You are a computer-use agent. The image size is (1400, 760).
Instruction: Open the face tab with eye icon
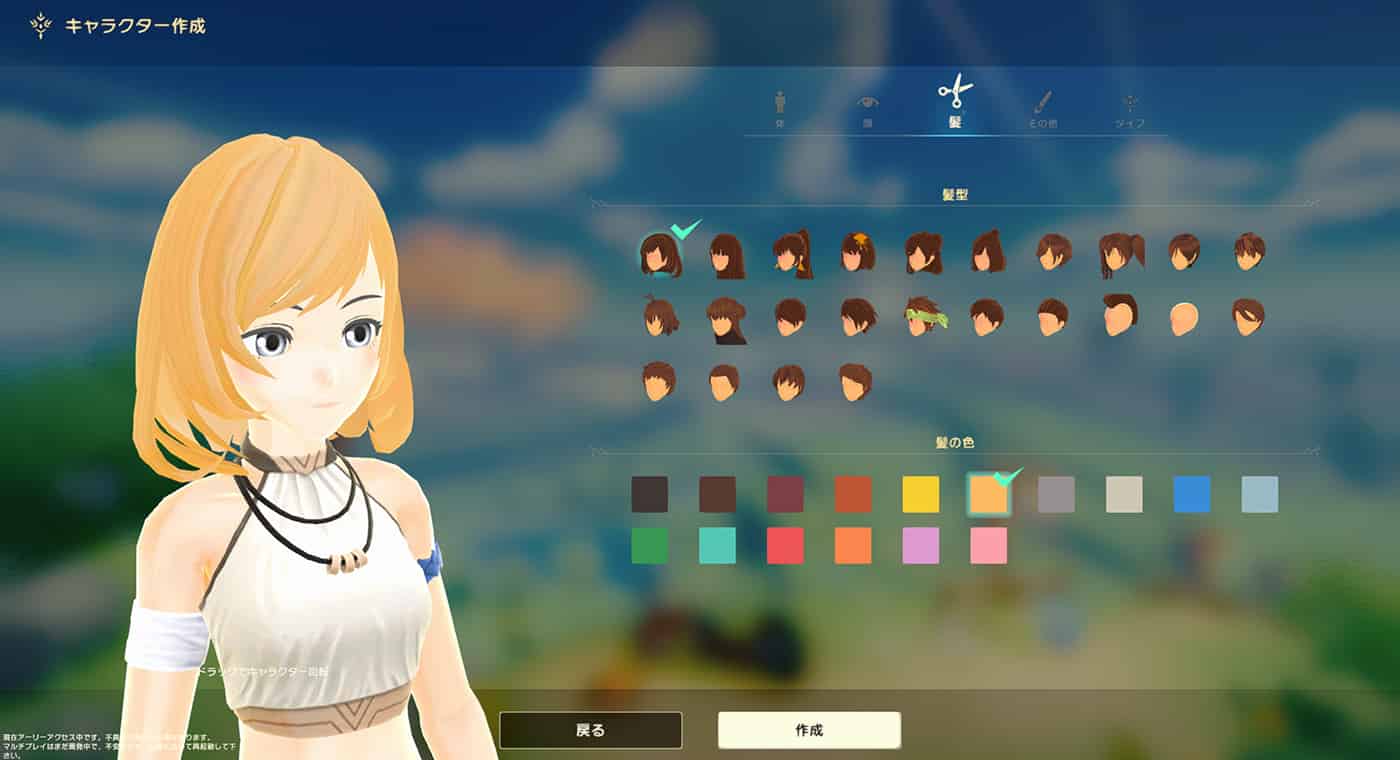(x=868, y=108)
